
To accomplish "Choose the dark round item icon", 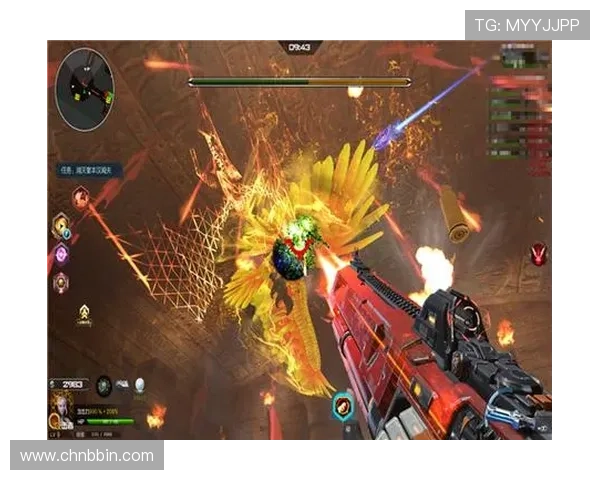I will point(104,384).
